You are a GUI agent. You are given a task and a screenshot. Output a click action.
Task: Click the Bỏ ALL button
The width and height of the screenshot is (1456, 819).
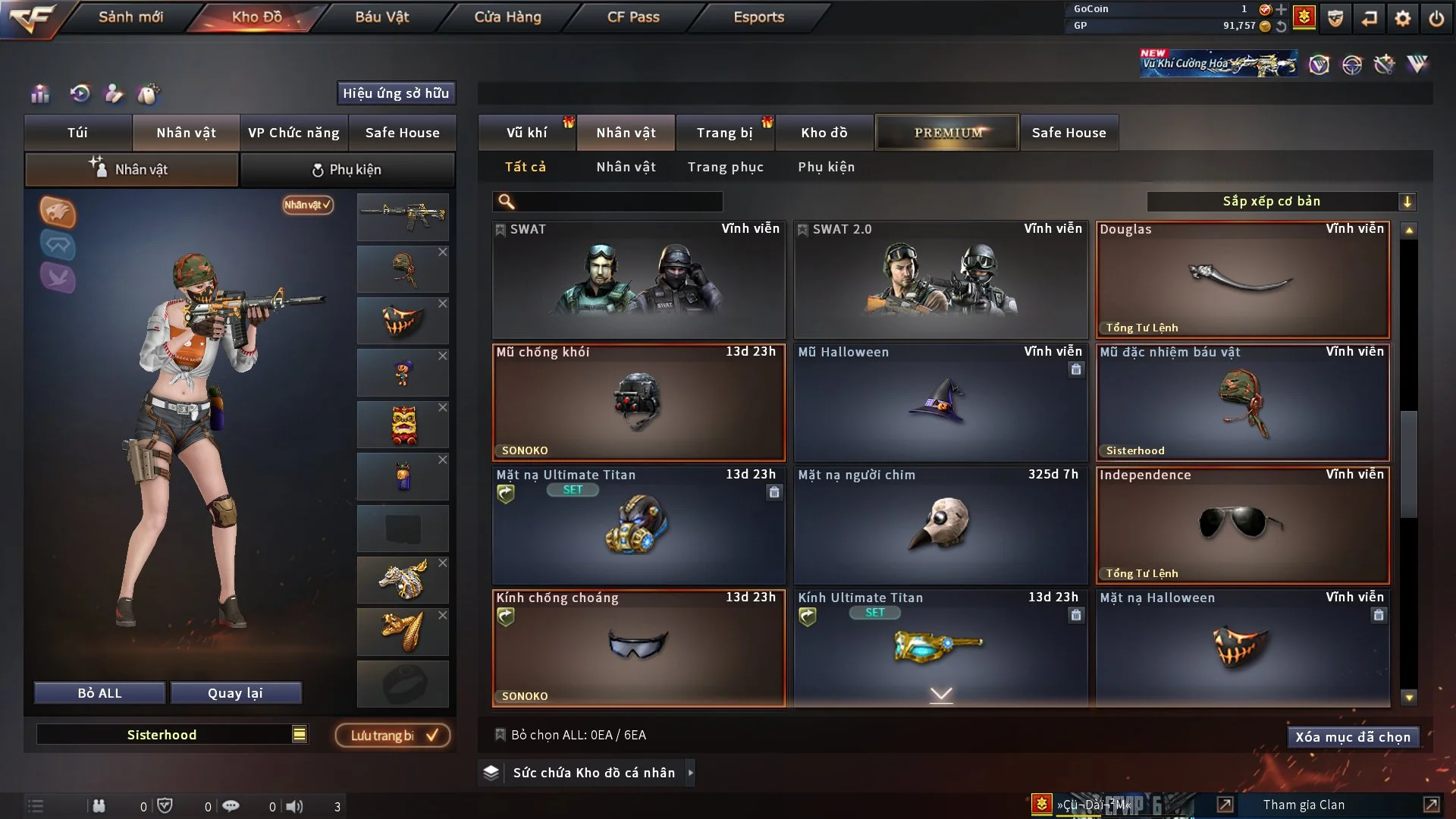click(99, 693)
